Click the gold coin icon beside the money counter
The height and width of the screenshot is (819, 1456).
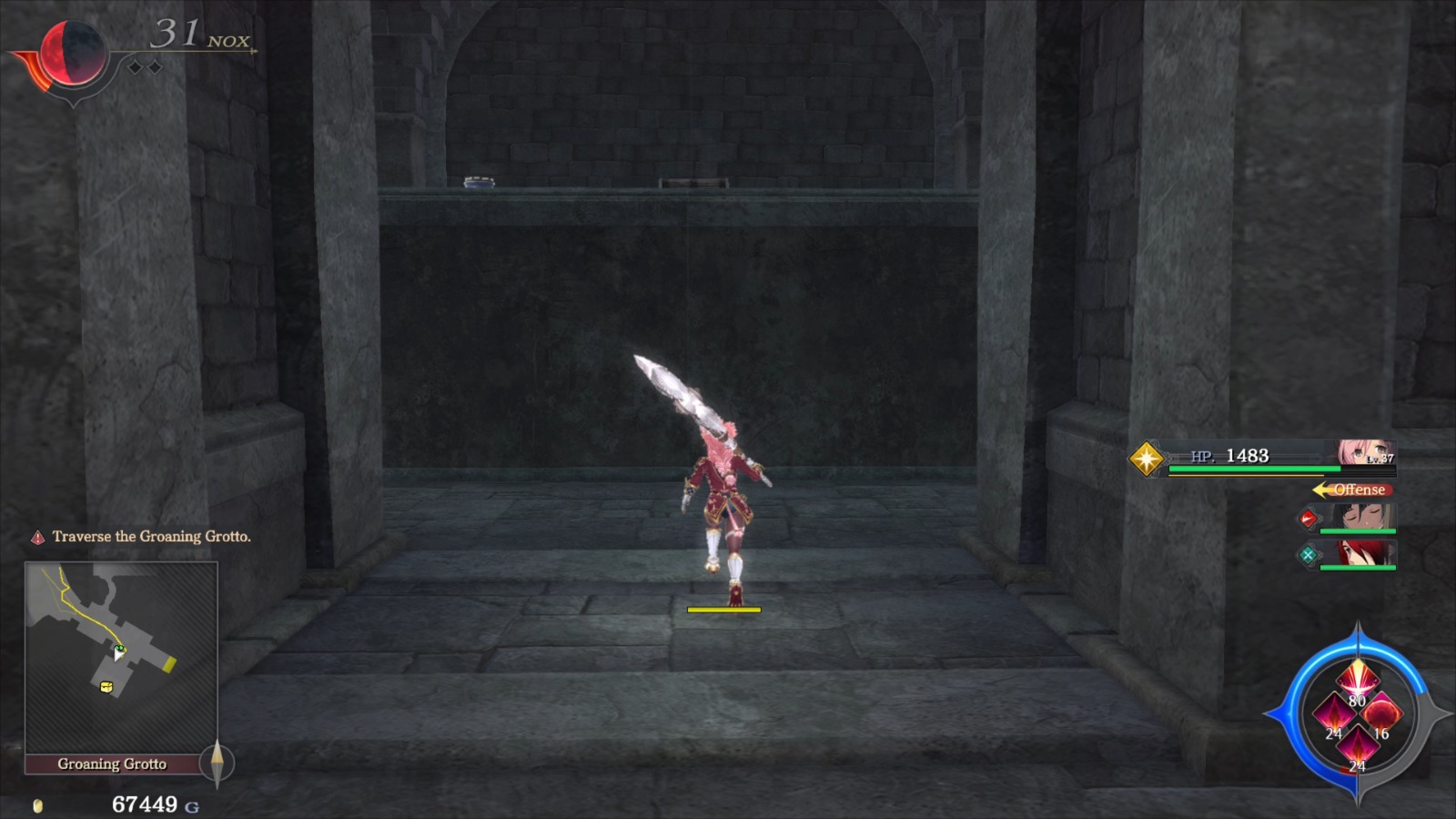tap(37, 804)
